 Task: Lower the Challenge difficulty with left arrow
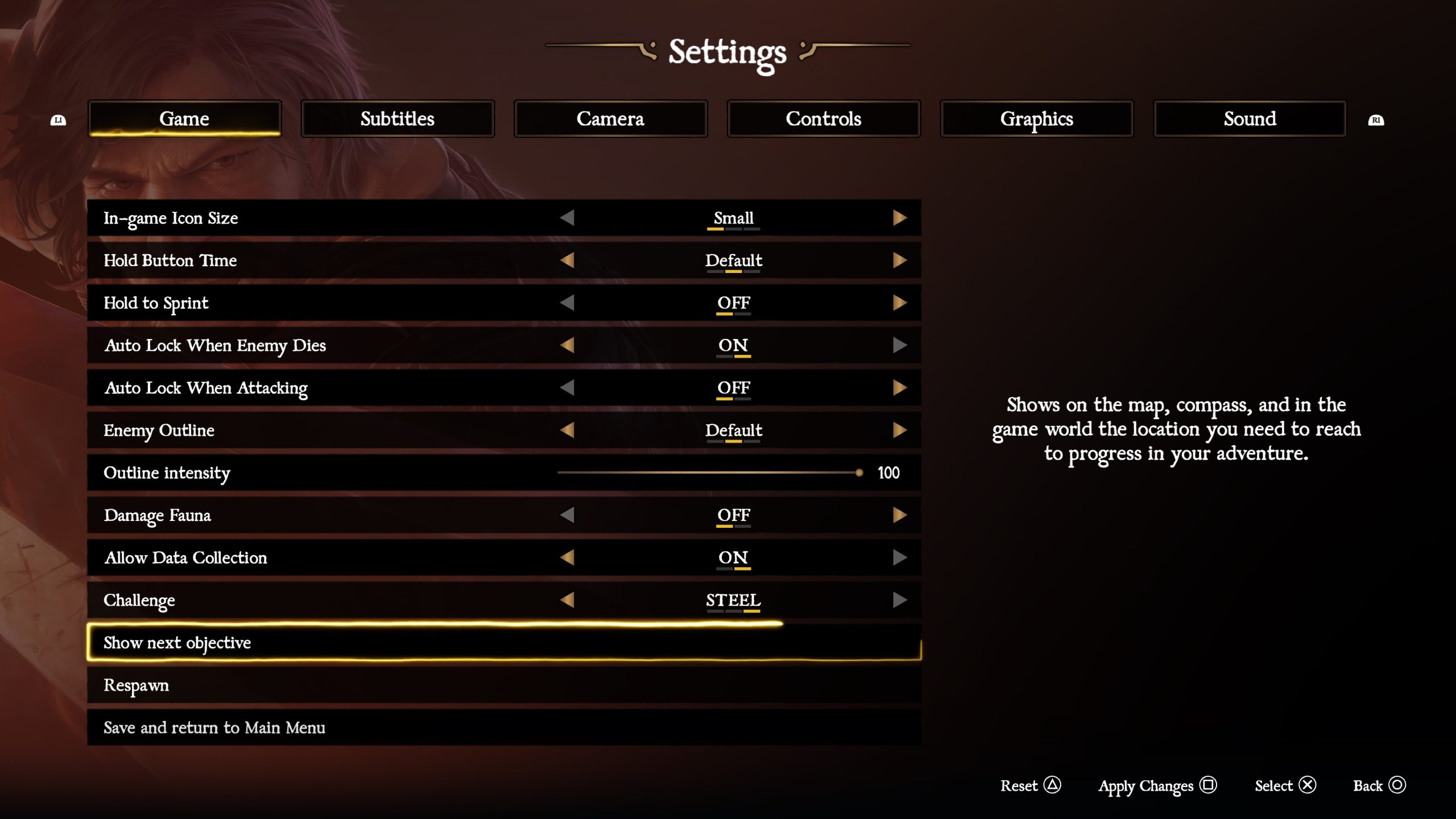567,600
